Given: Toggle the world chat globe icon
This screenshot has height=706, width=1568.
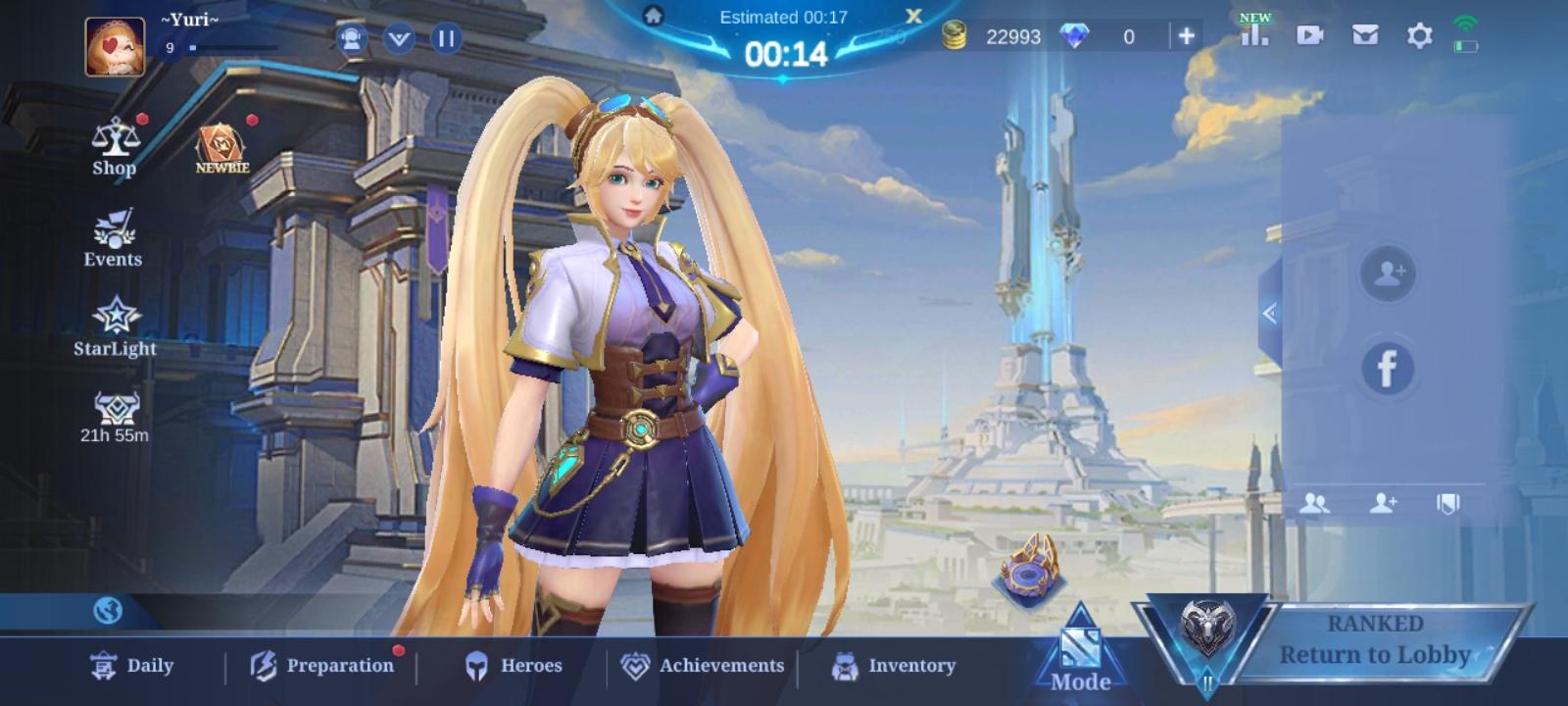Looking at the screenshot, I should 111,611.
